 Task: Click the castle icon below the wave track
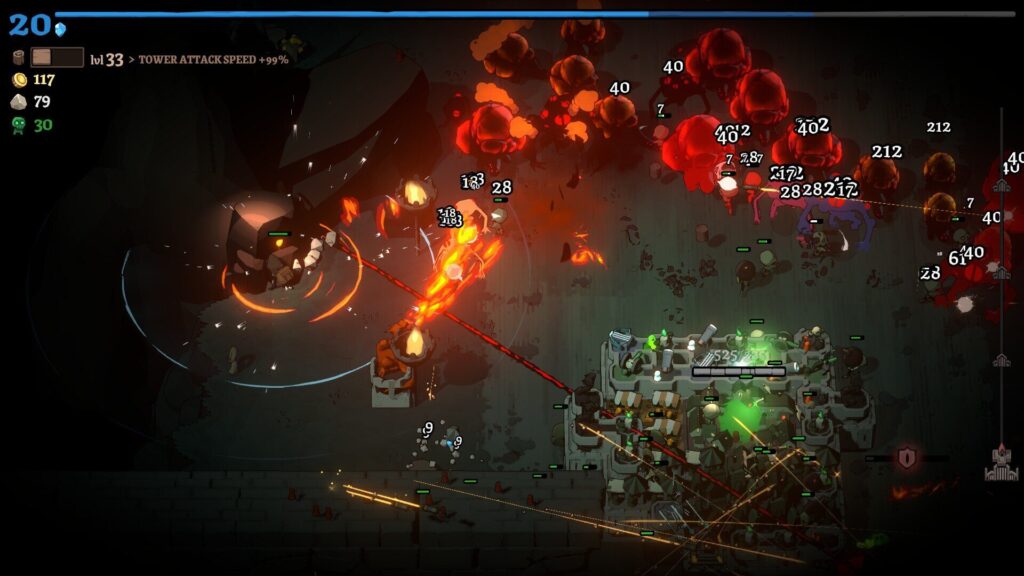pos(1001,463)
